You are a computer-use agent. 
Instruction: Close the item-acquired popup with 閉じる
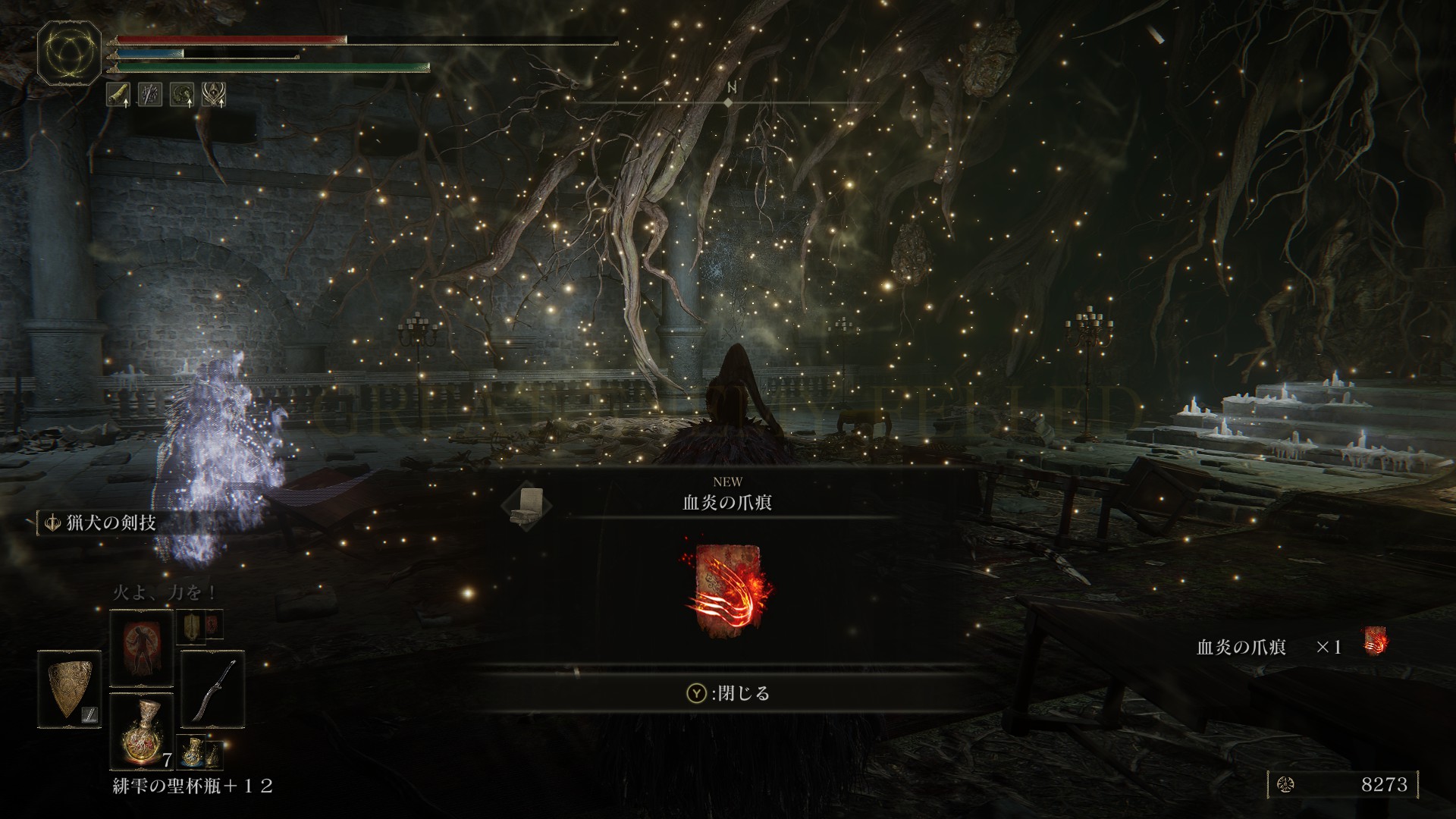pyautogui.click(x=729, y=693)
